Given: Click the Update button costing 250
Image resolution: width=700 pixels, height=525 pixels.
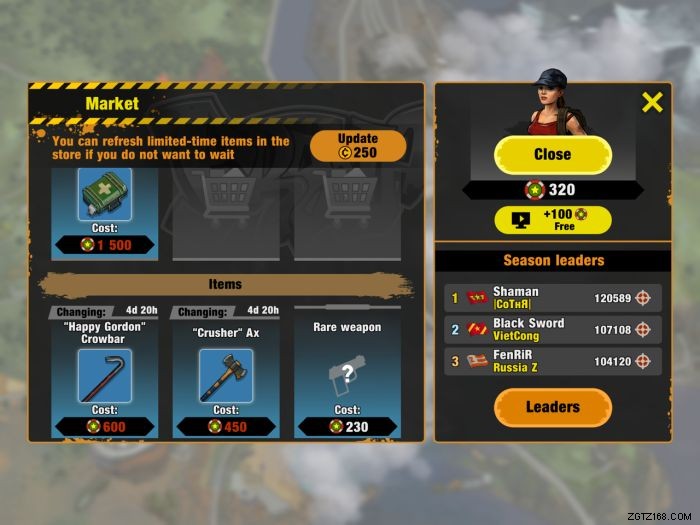Looking at the screenshot, I should click(358, 146).
